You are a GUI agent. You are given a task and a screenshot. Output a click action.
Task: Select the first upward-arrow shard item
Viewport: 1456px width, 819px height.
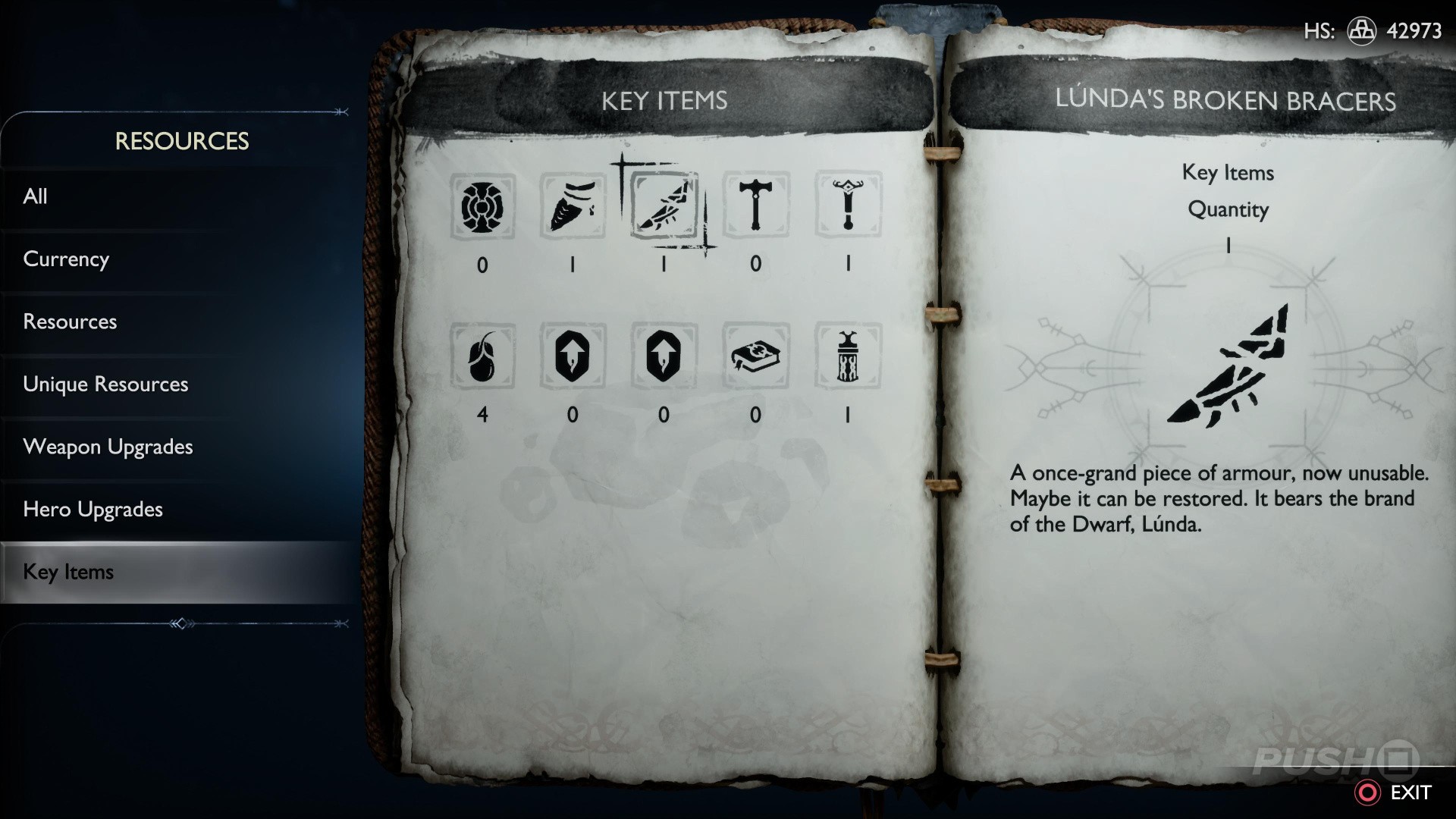(574, 356)
